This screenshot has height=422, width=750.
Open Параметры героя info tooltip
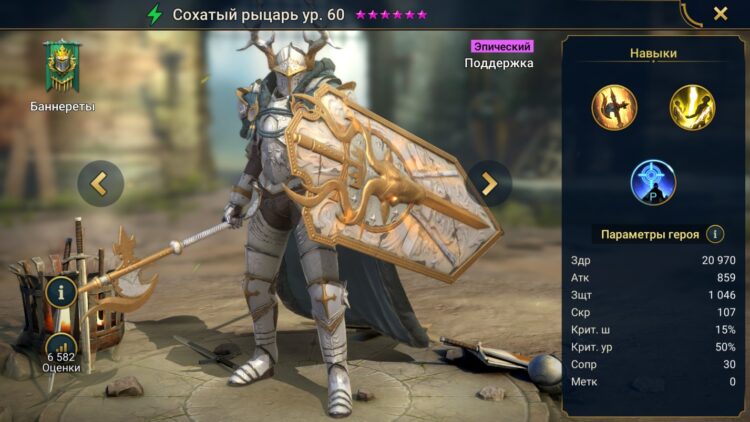click(x=715, y=234)
